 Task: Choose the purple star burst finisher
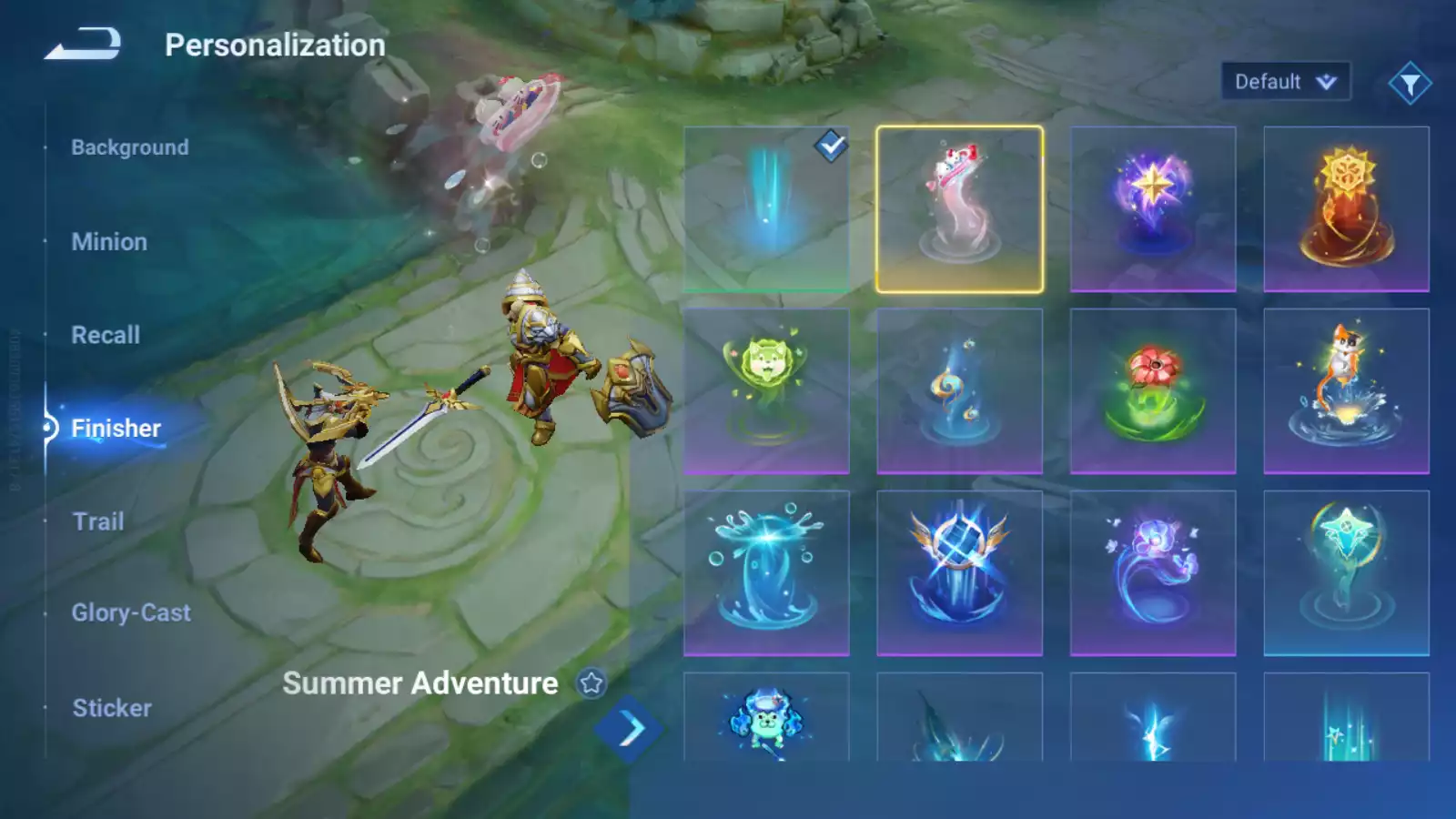point(1153,209)
